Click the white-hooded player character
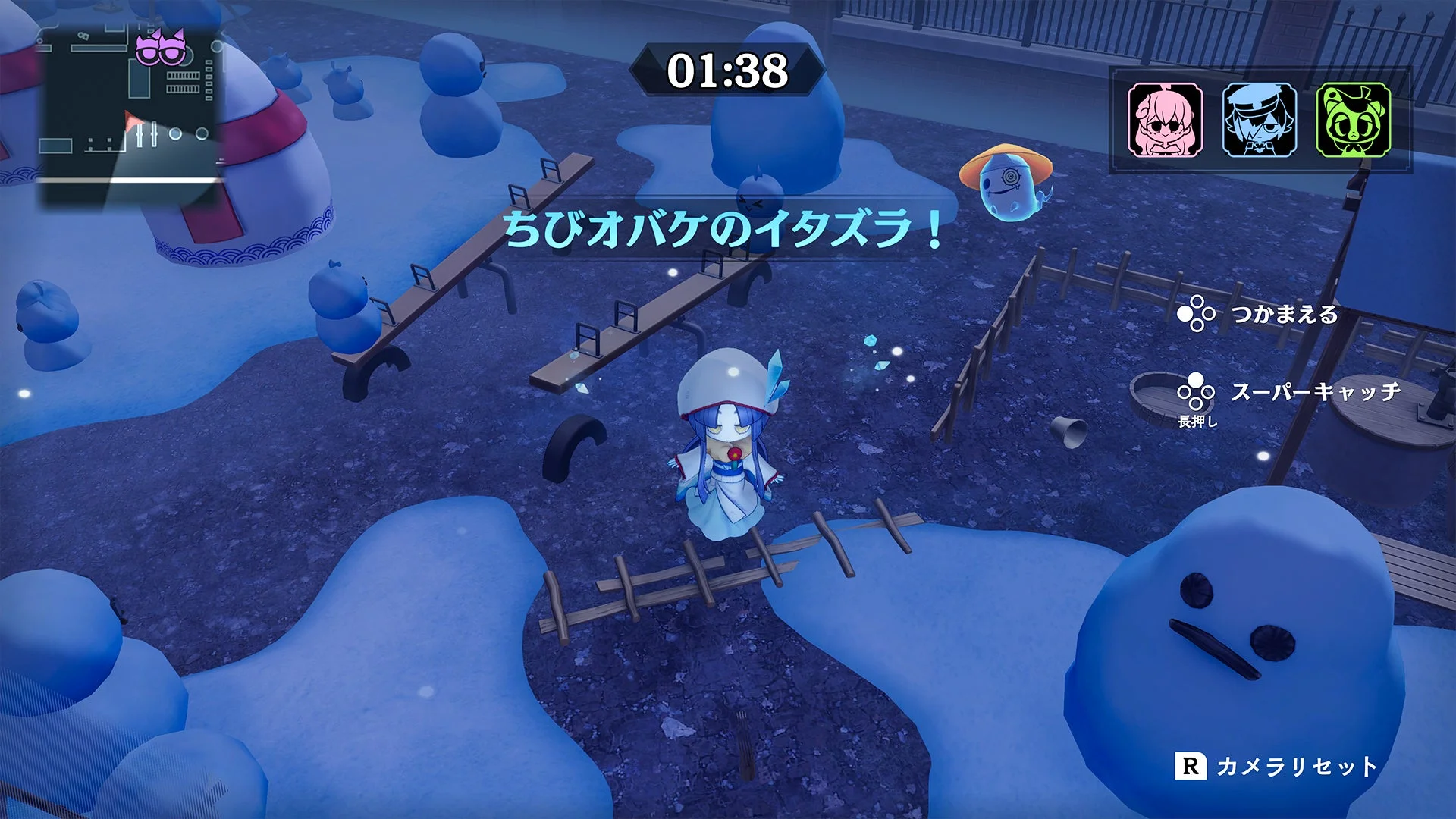 click(x=726, y=447)
